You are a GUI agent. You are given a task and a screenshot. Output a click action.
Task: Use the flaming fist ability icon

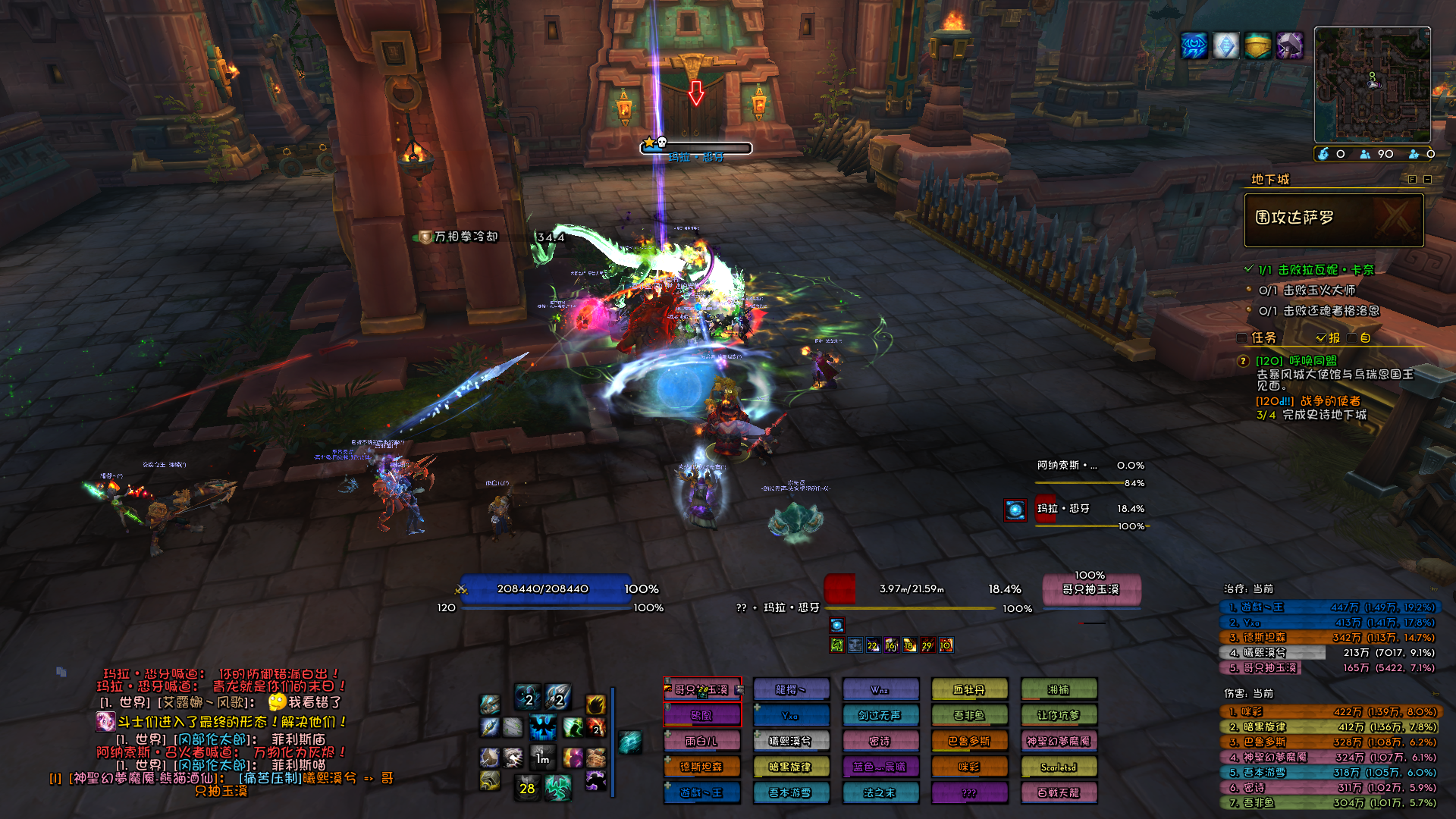pos(595,704)
